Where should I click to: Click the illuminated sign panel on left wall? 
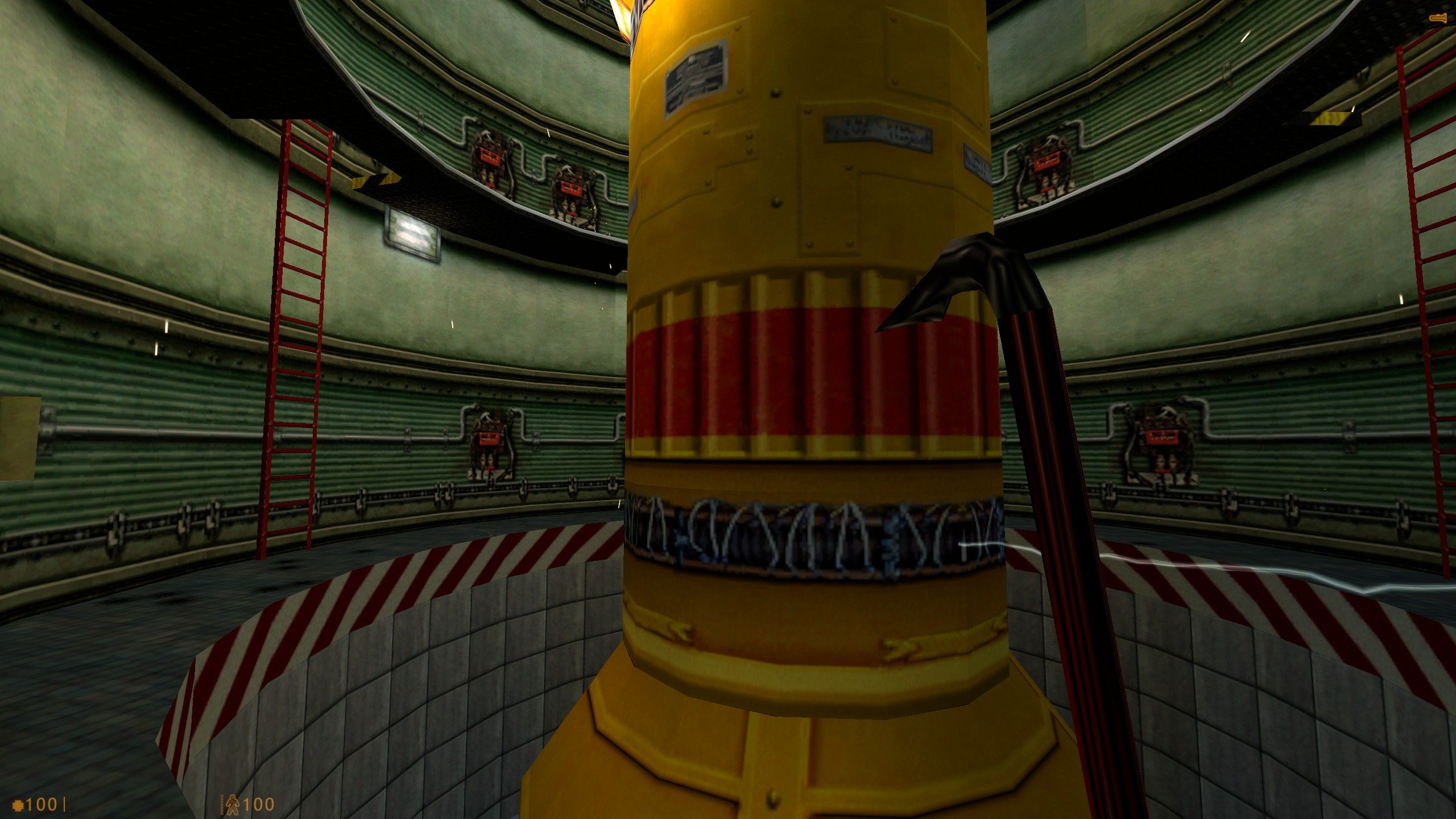tap(412, 233)
